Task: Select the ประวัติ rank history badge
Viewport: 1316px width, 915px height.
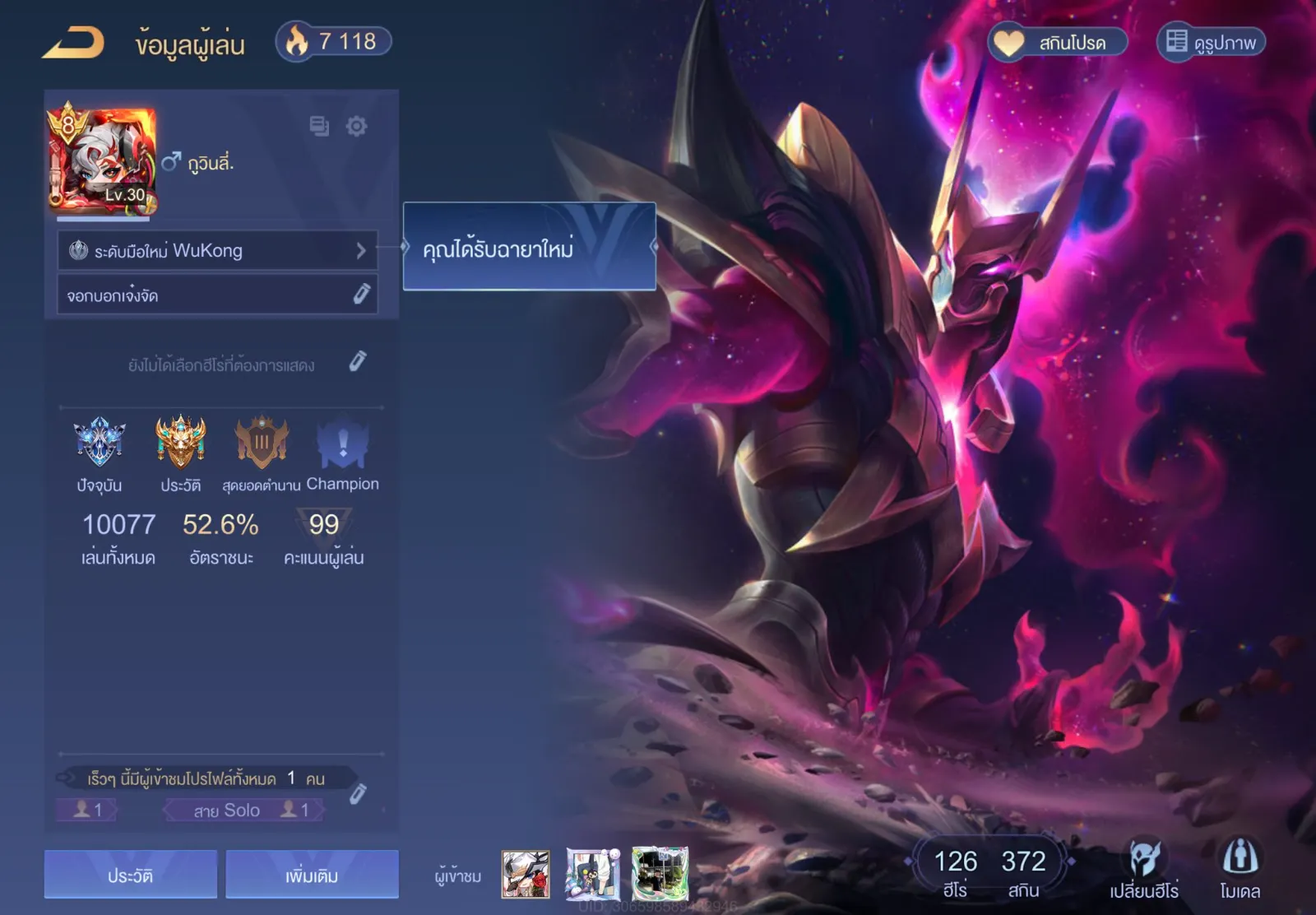Action: tap(180, 442)
